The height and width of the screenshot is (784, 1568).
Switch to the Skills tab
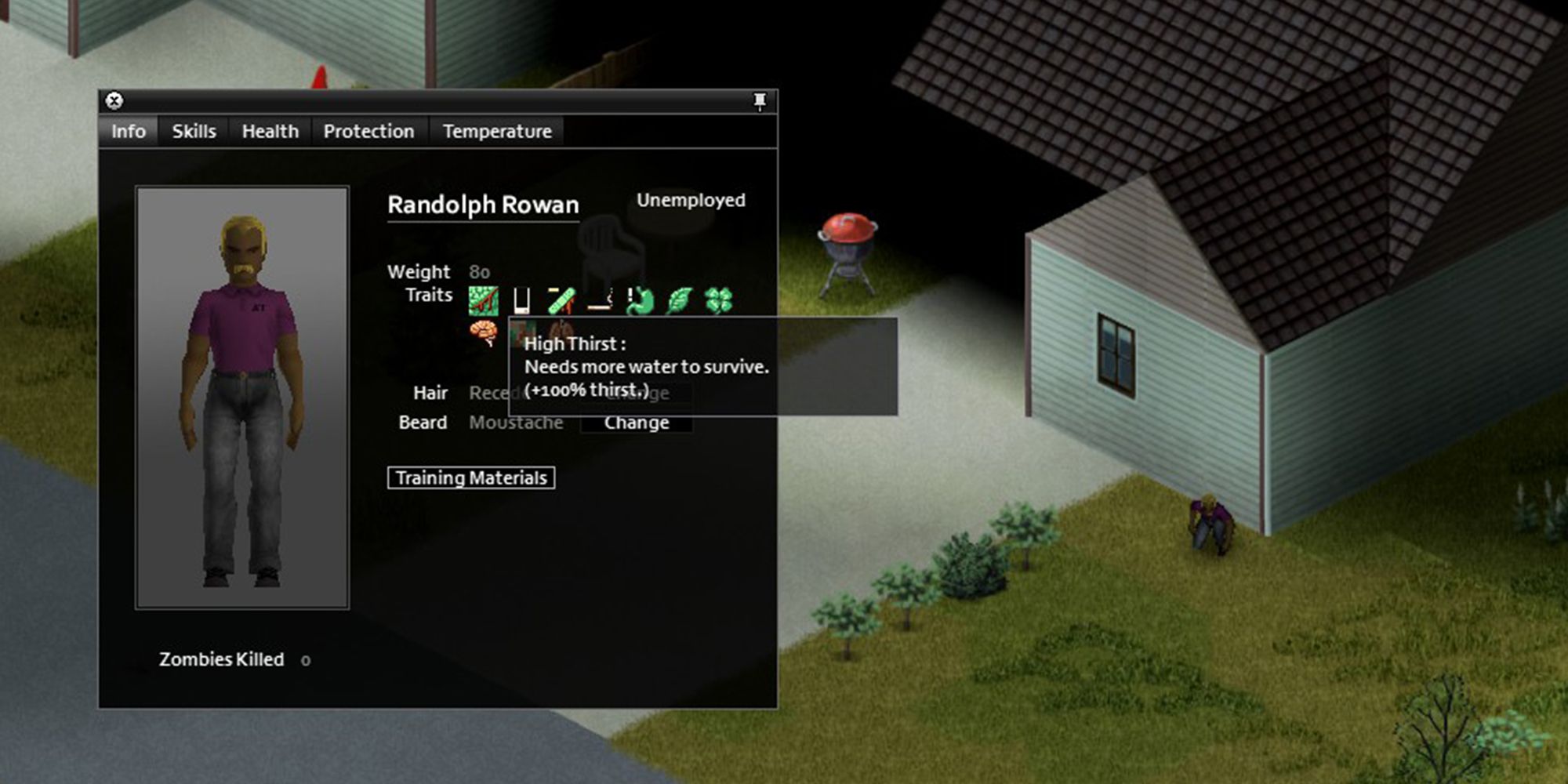193,131
